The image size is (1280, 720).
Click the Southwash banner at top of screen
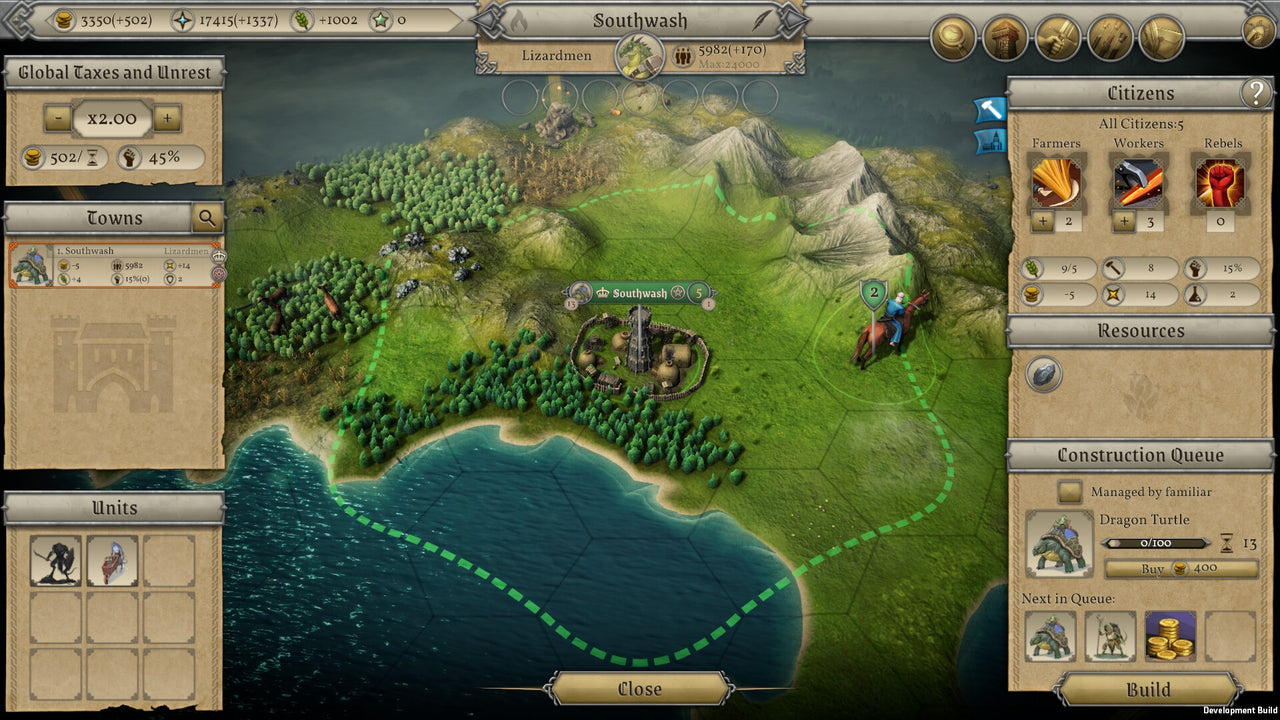click(641, 20)
